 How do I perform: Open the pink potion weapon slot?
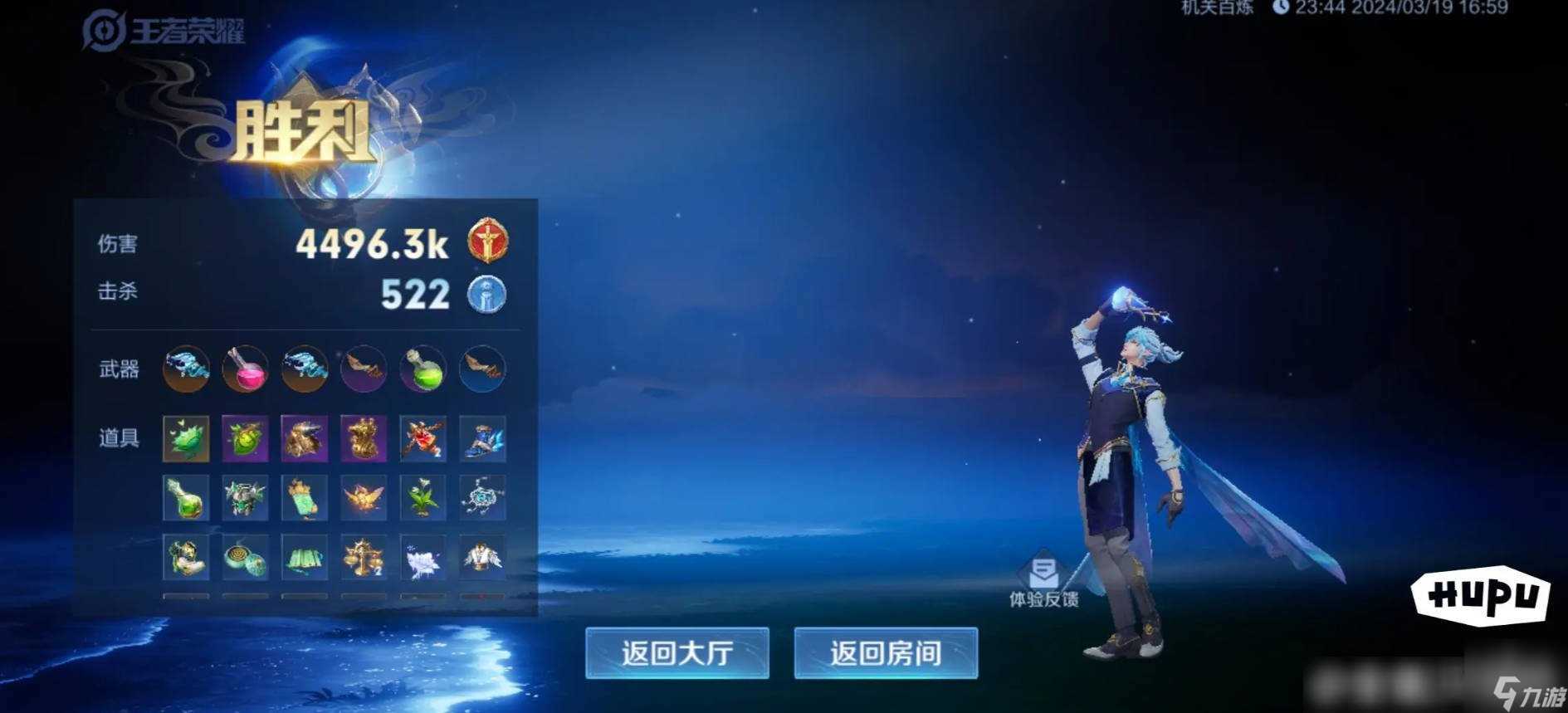[245, 369]
